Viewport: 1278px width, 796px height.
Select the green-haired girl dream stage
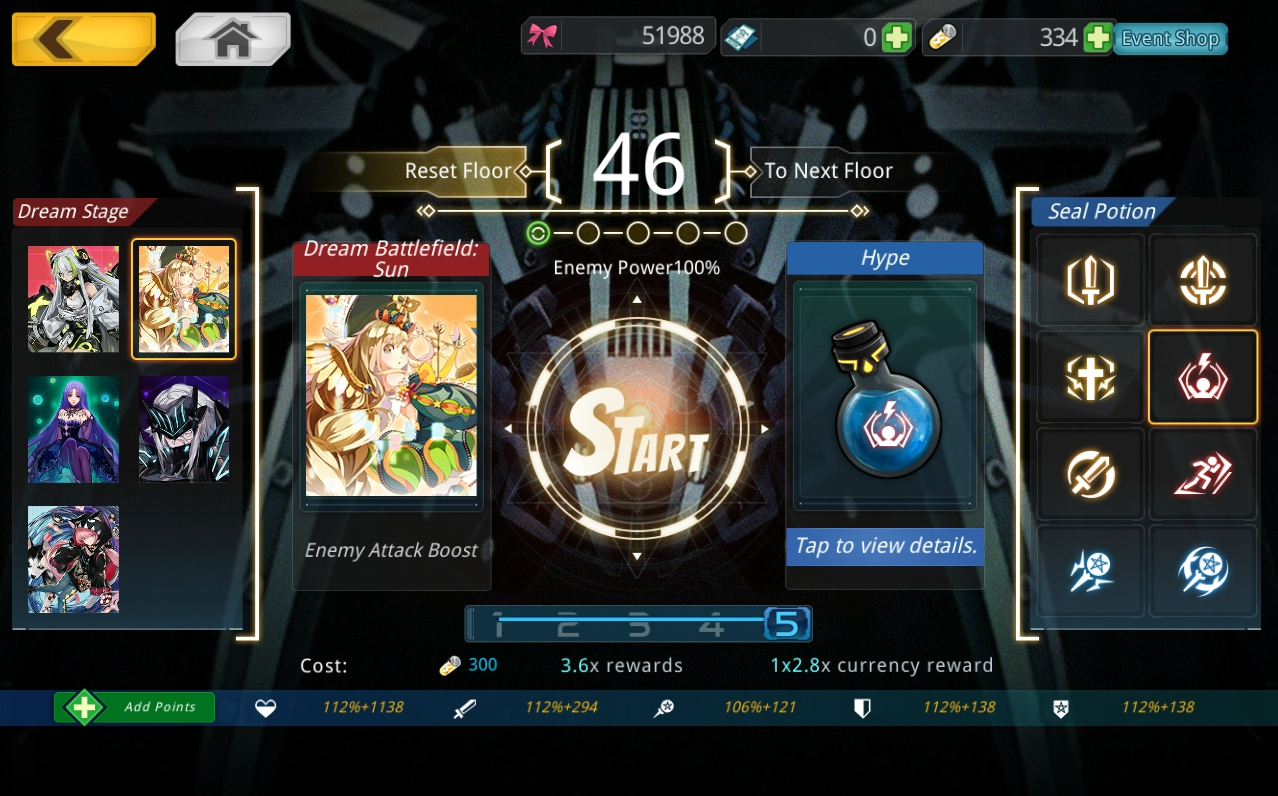[x=73, y=299]
